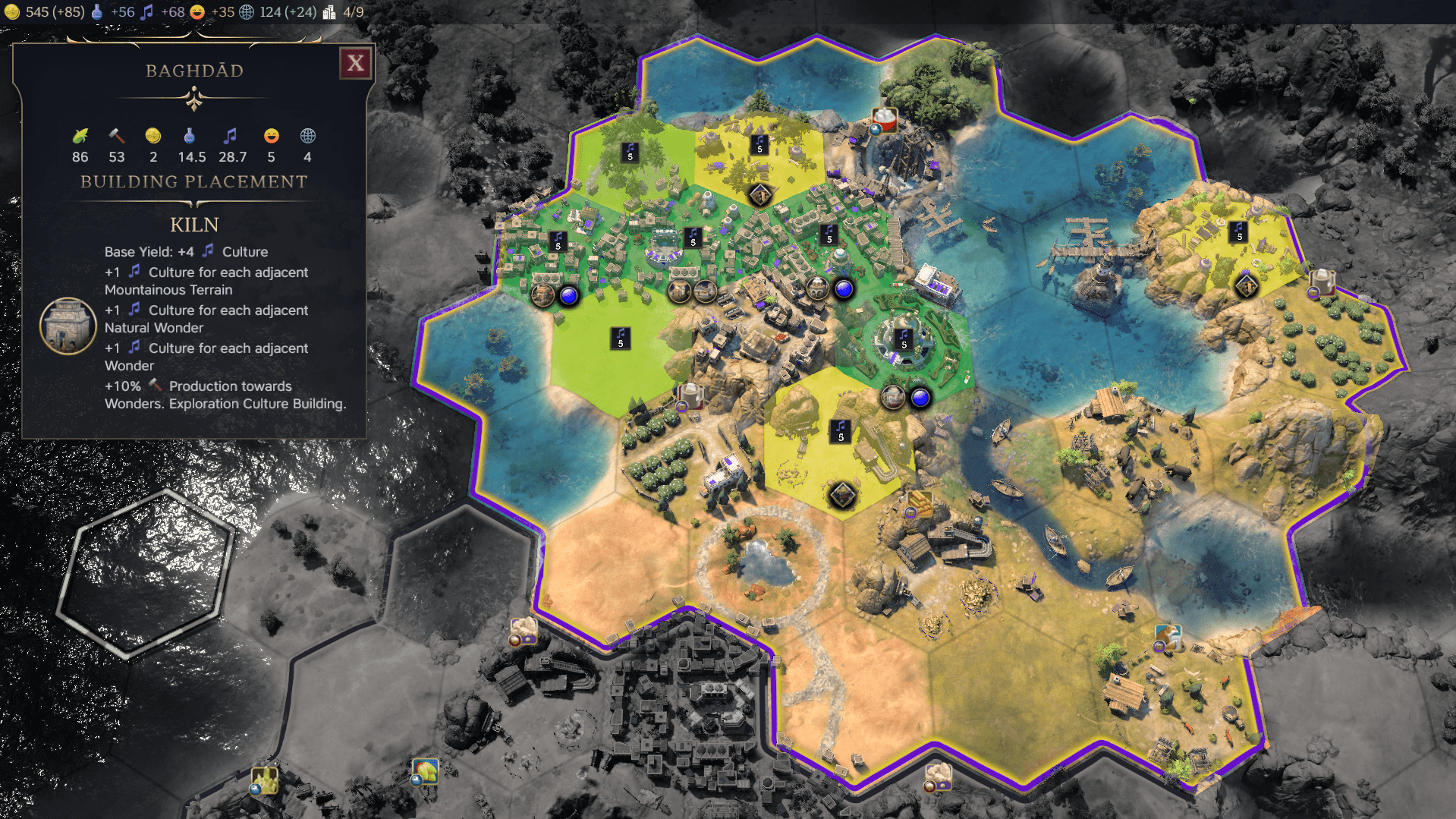Click the yellow diamond improvement icon on the hill hex
Screen dimensions: 1456x819
[841, 494]
